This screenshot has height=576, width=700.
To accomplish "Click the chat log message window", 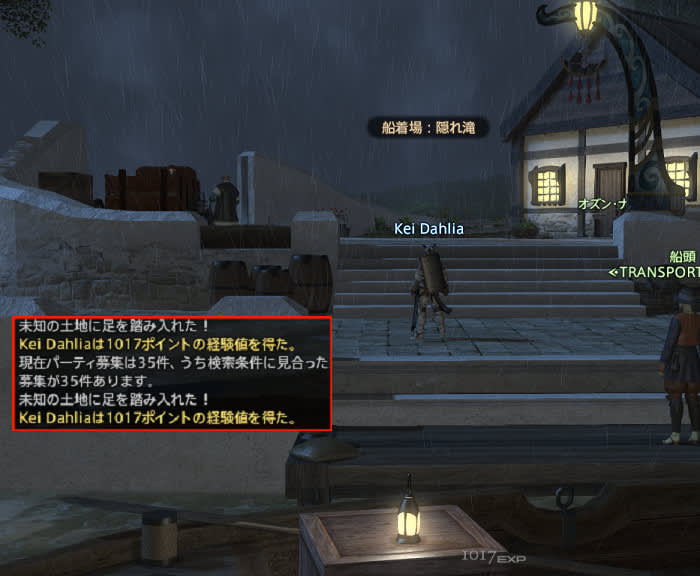I will [172, 372].
